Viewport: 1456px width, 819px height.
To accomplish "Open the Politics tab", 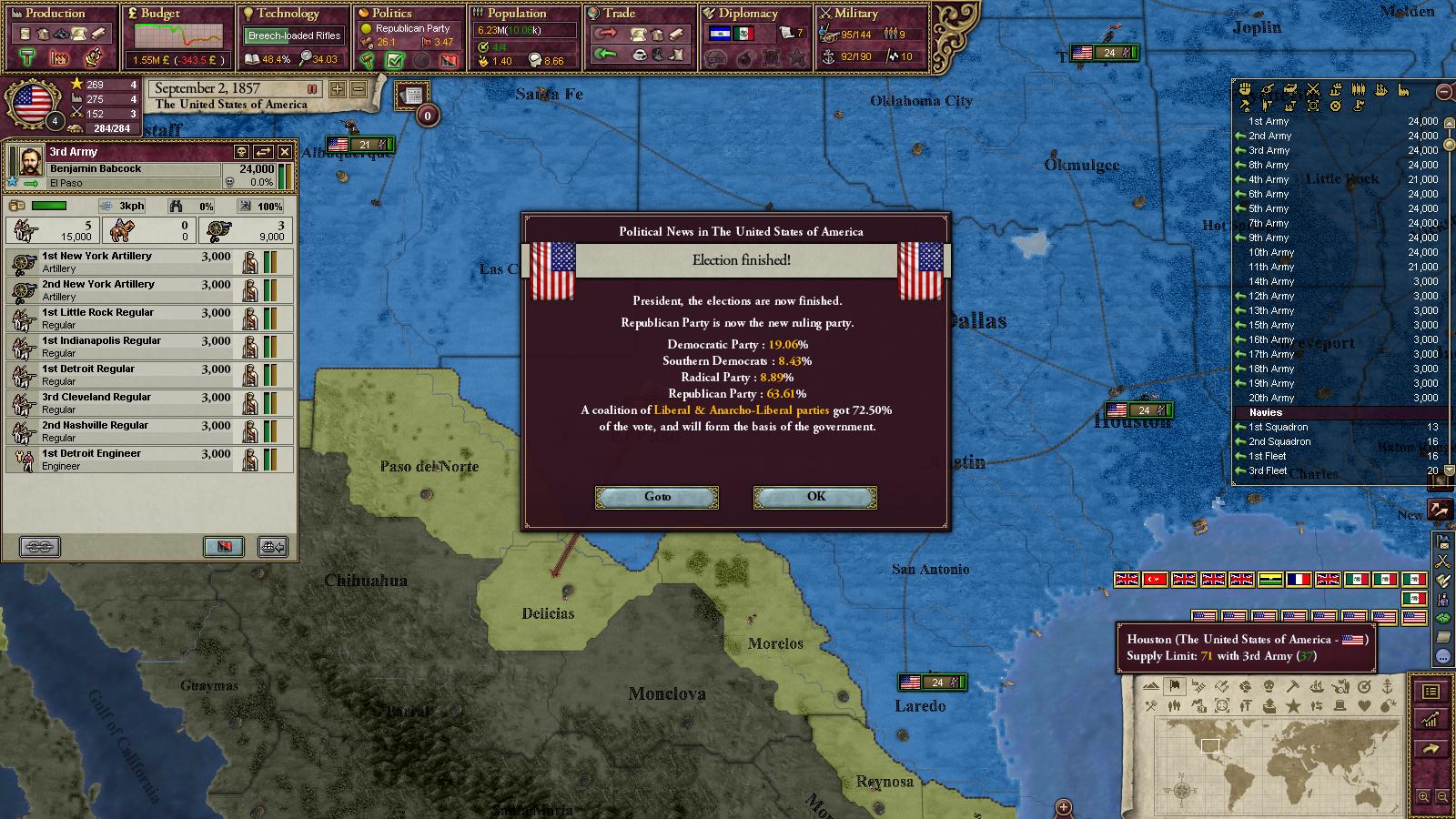I will (391, 14).
